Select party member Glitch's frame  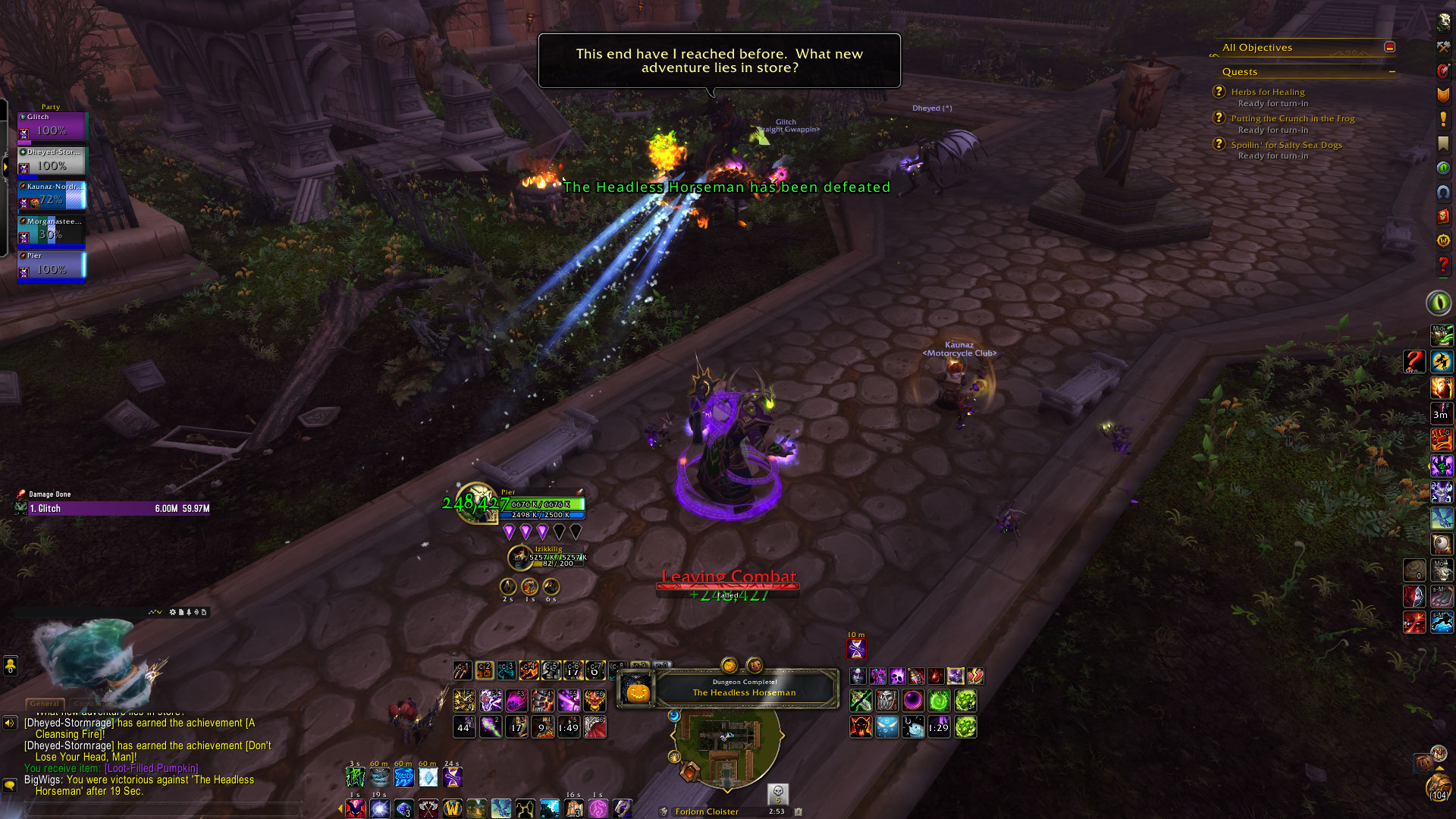point(52,127)
